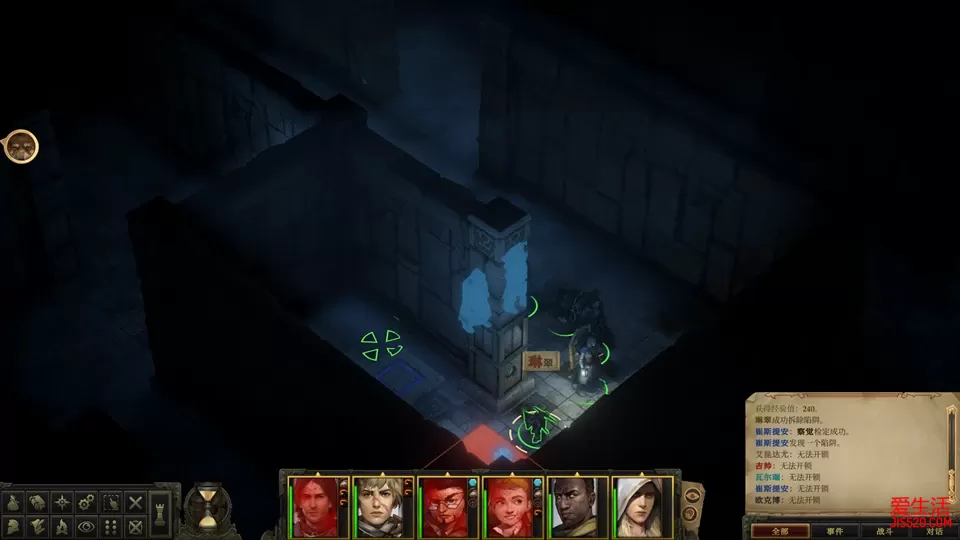Show the 战斗 combat log tab

pyautogui.click(x=884, y=531)
